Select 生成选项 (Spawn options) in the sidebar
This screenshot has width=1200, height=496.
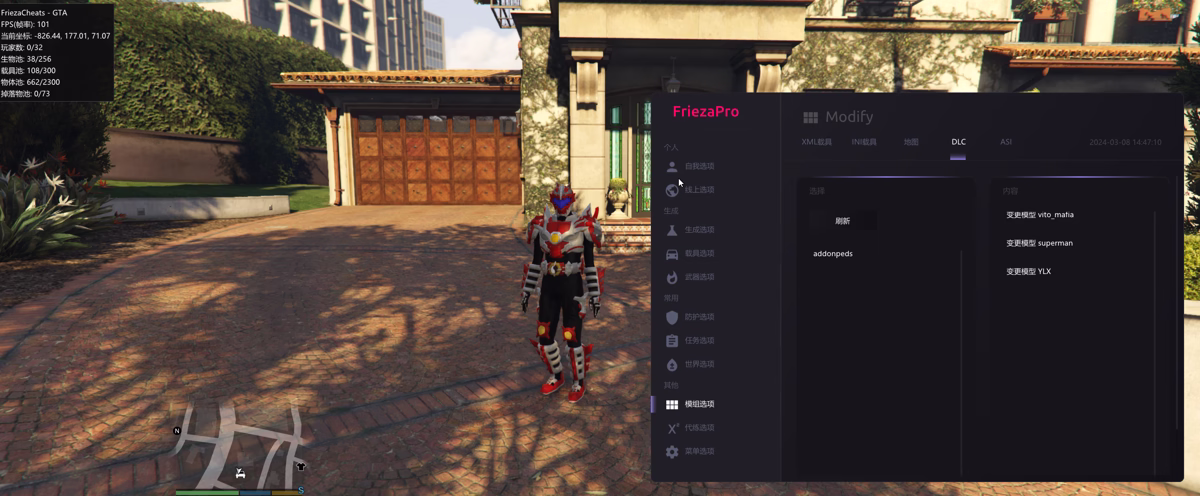(x=699, y=230)
